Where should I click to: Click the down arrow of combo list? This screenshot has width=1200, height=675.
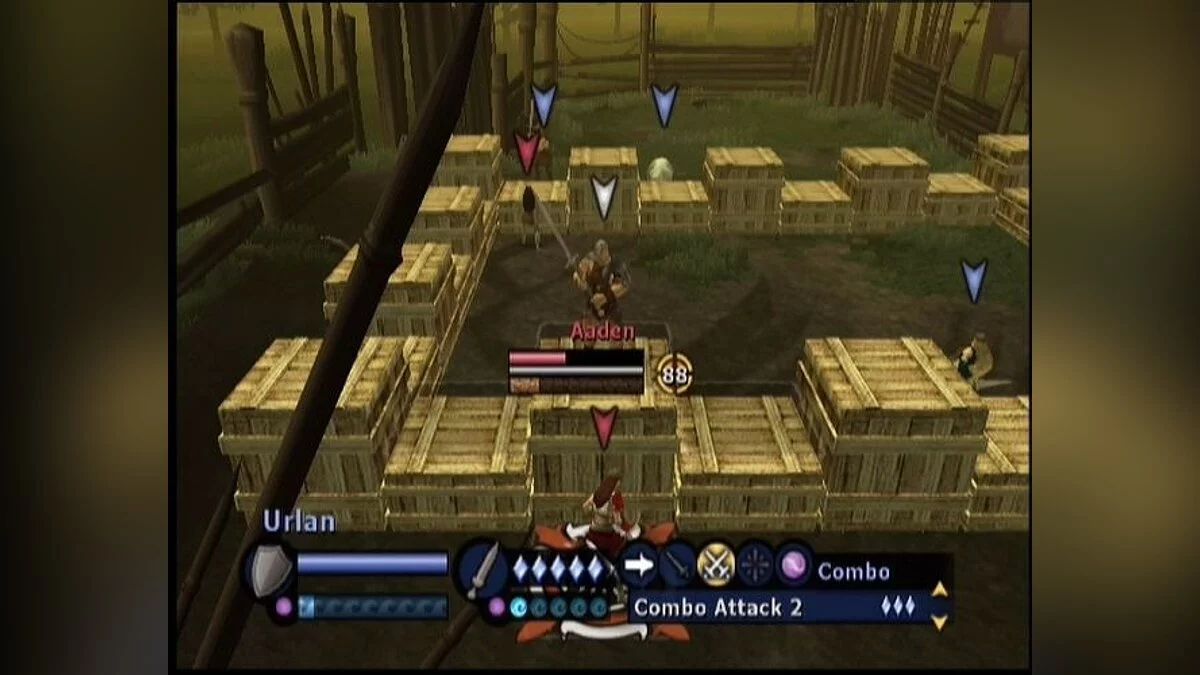tap(939, 622)
